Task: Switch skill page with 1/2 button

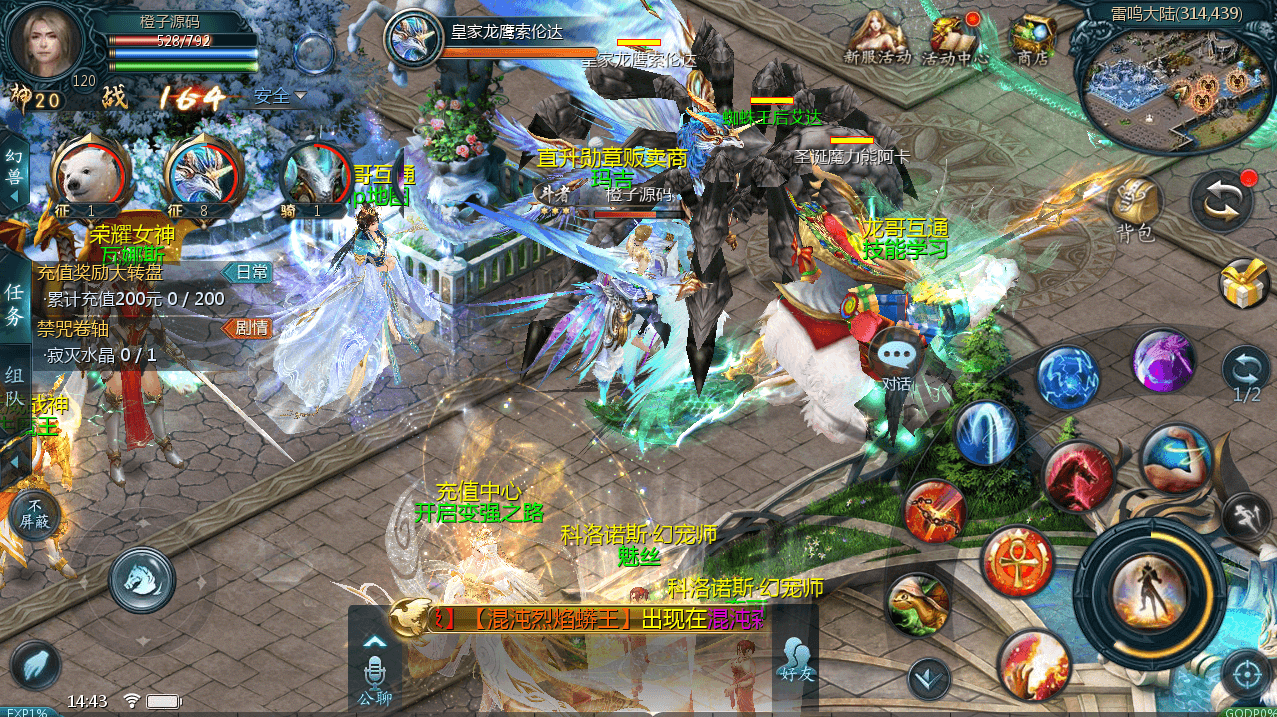Action: pyautogui.click(x=1246, y=374)
